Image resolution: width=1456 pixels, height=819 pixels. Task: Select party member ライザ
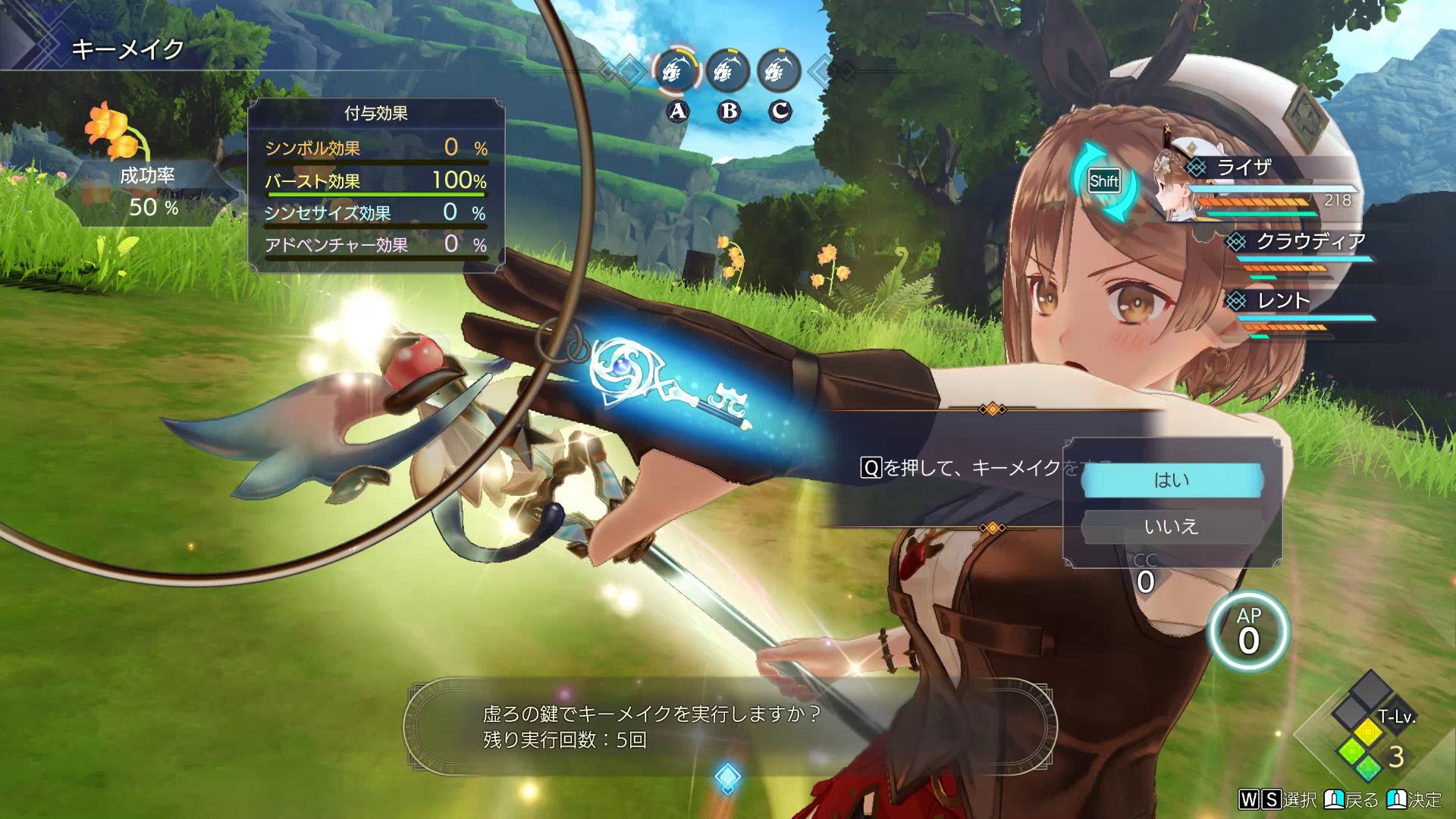tap(1244, 168)
